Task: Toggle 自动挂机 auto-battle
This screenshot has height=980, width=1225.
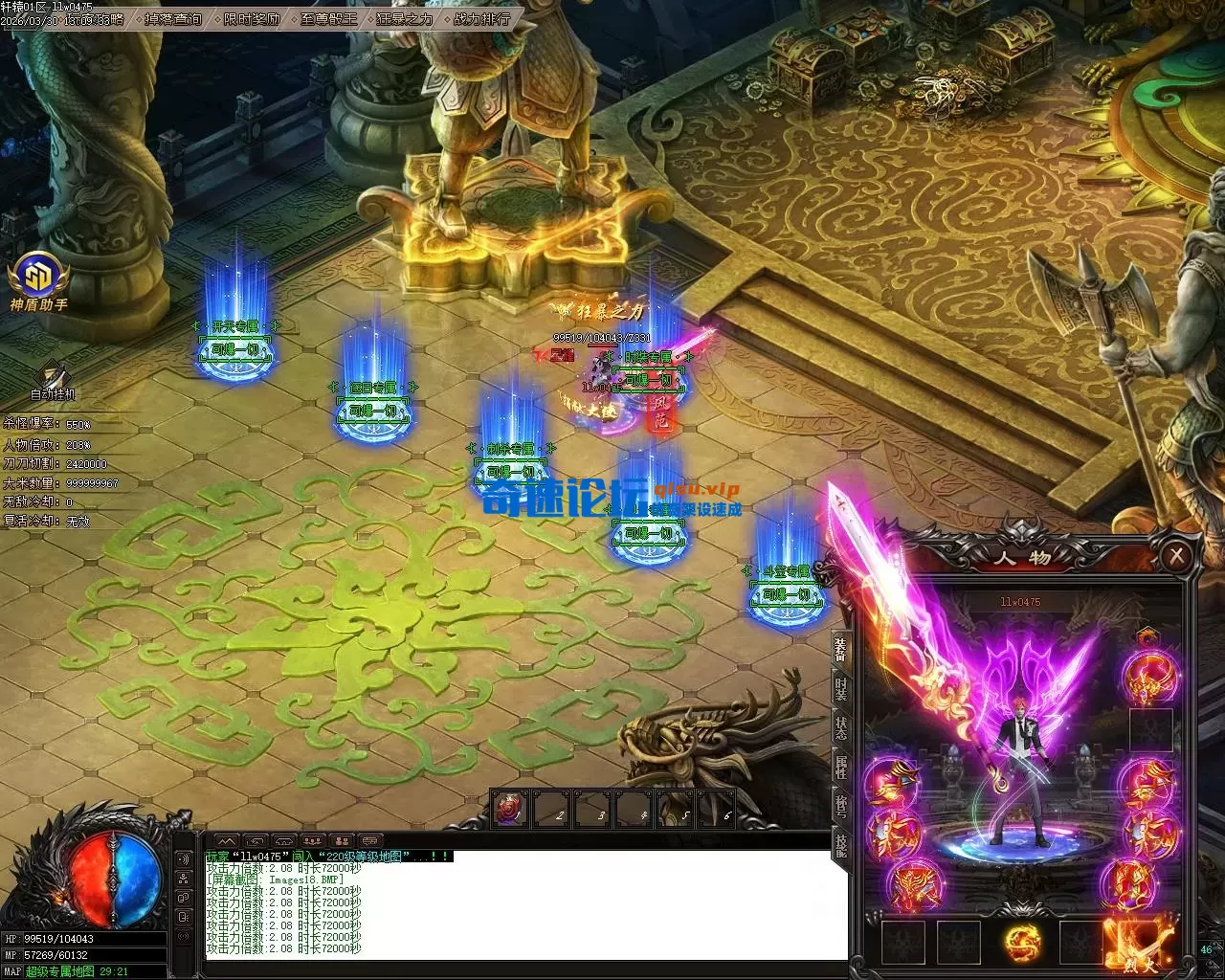Action: pyautogui.click(x=52, y=379)
